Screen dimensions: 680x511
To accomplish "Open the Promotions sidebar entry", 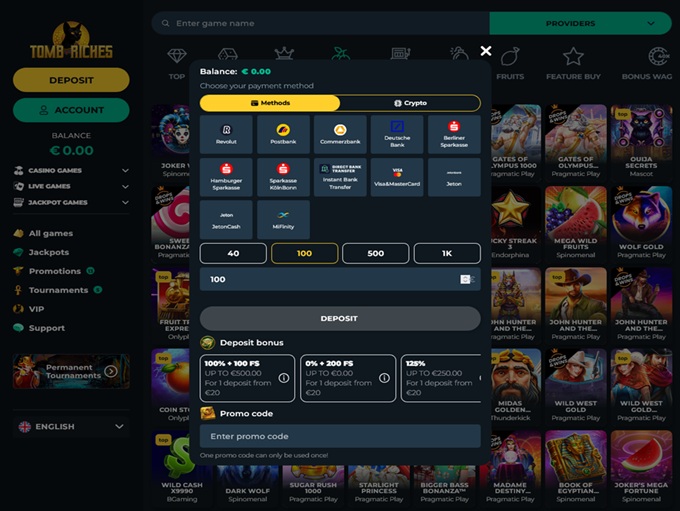I will pyautogui.click(x=55, y=271).
